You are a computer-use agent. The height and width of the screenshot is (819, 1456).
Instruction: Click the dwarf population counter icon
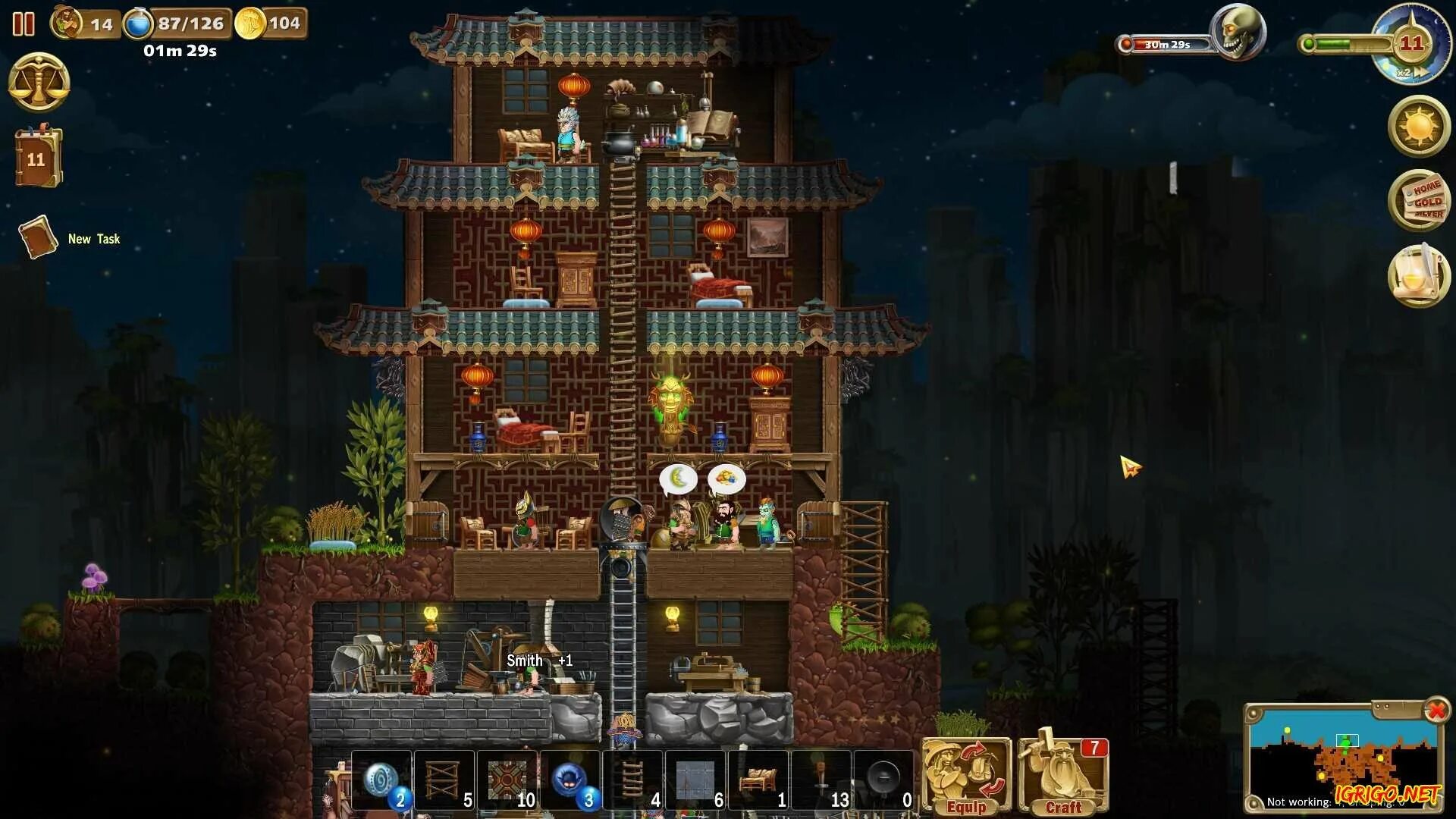(67, 23)
